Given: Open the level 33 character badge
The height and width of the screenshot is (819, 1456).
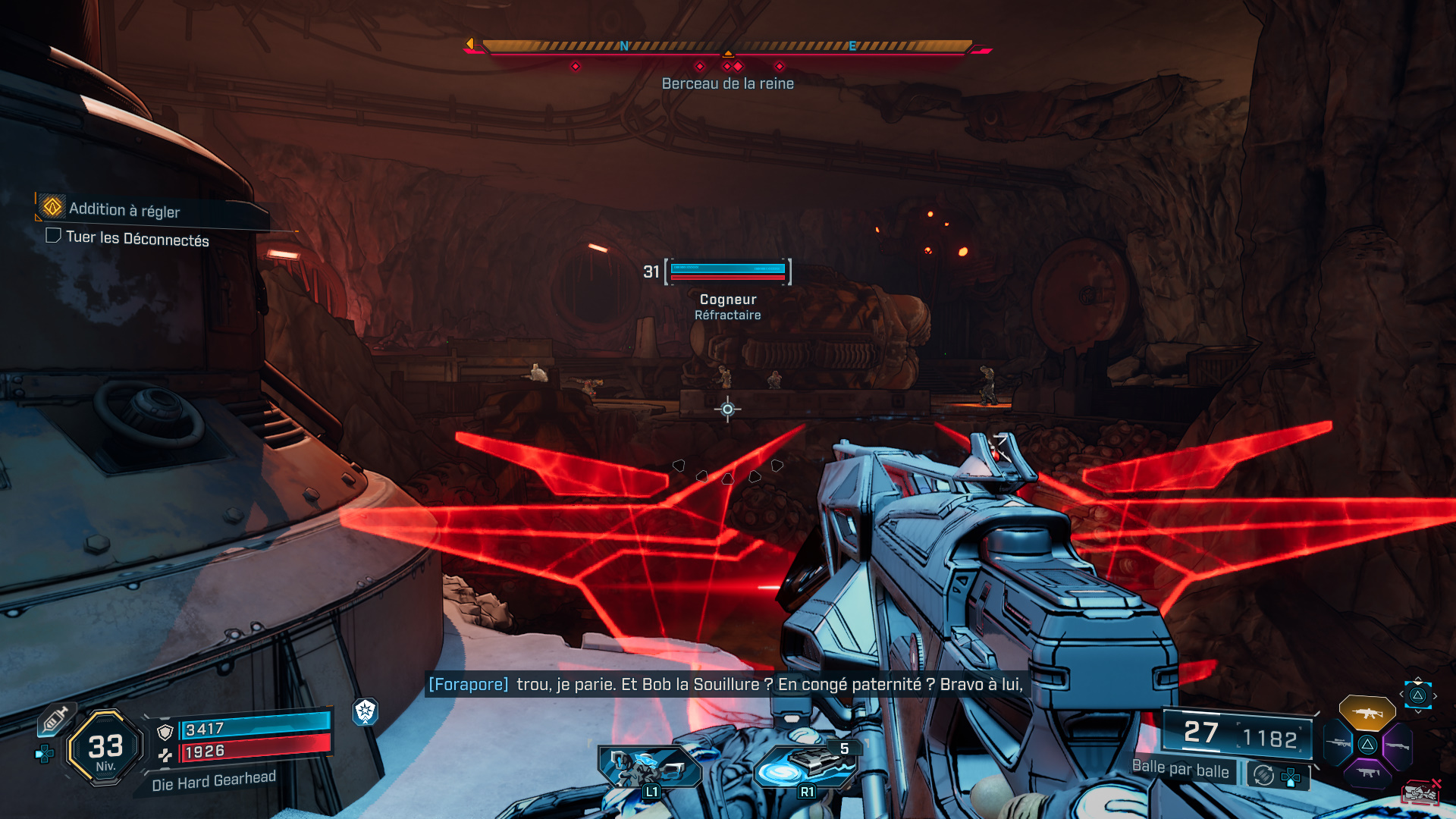Looking at the screenshot, I should tap(105, 748).
